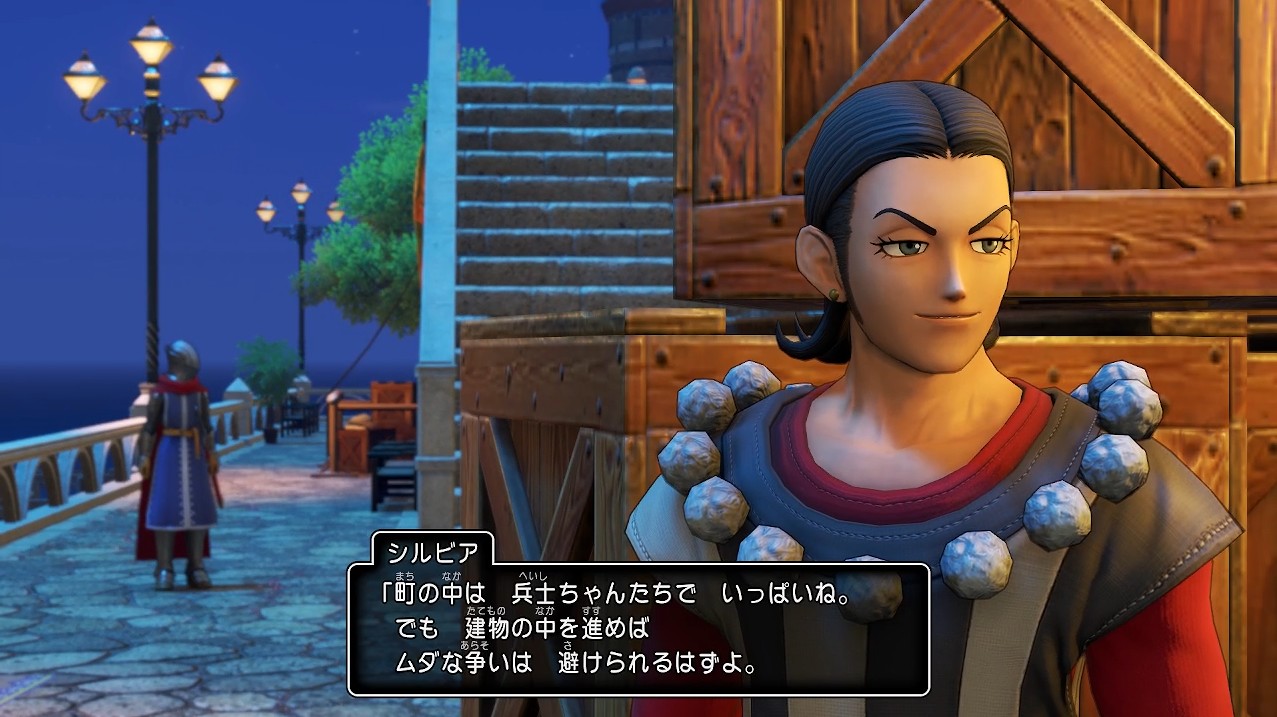Advance the シルビア dialogue text box

tap(638, 630)
